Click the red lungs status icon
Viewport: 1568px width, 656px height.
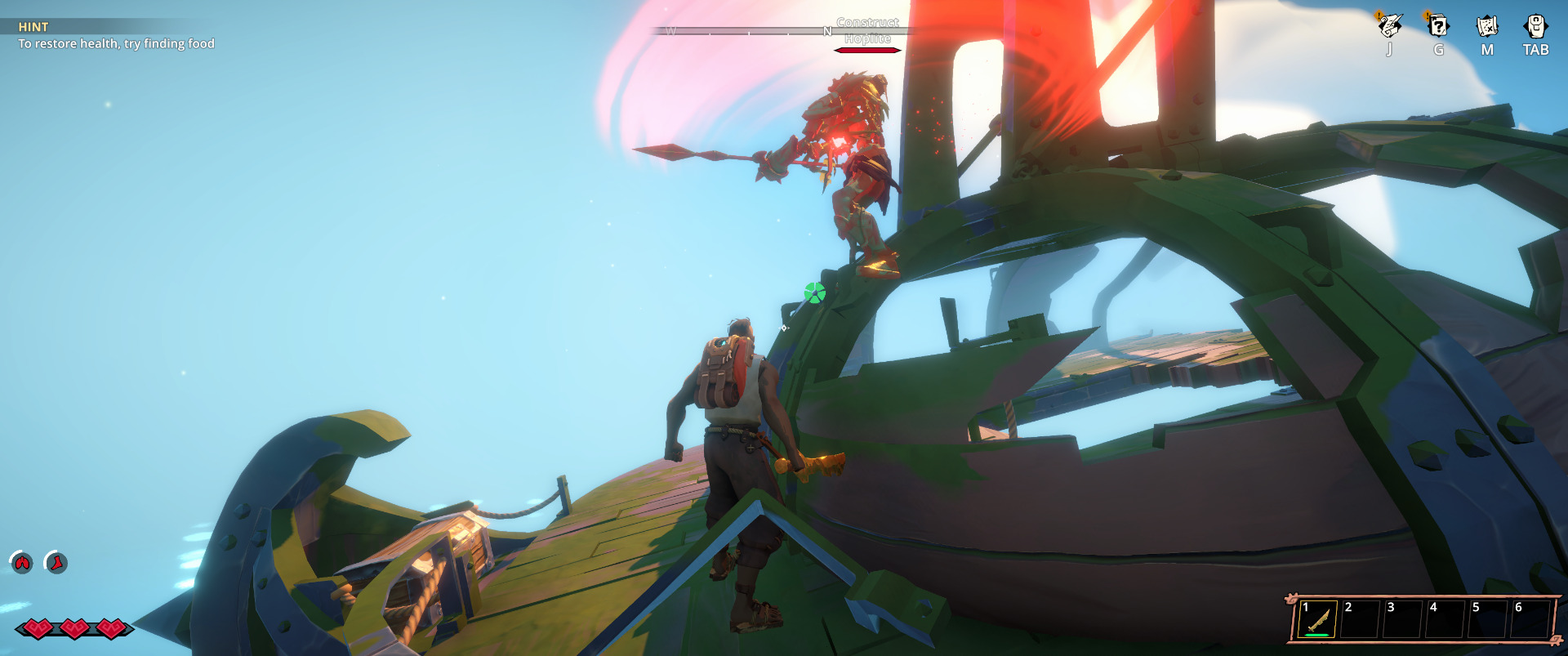21,562
